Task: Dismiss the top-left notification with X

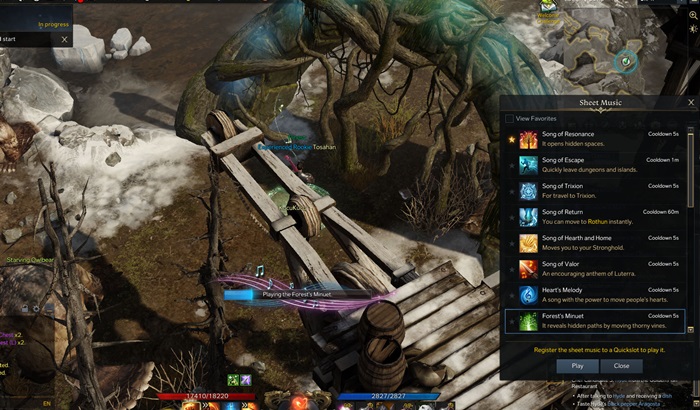Action: point(65,39)
